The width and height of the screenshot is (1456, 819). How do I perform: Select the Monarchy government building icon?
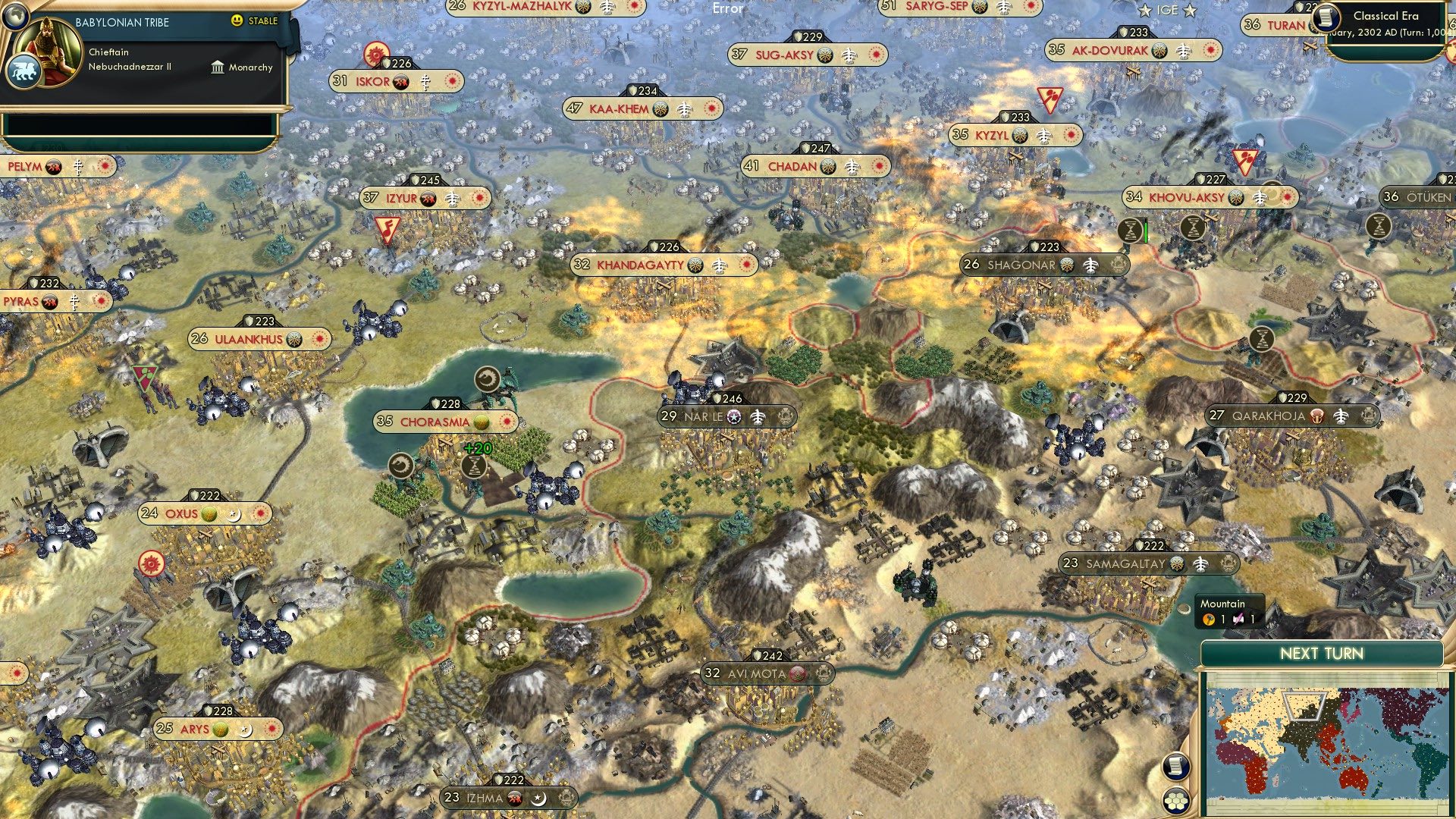[218, 67]
